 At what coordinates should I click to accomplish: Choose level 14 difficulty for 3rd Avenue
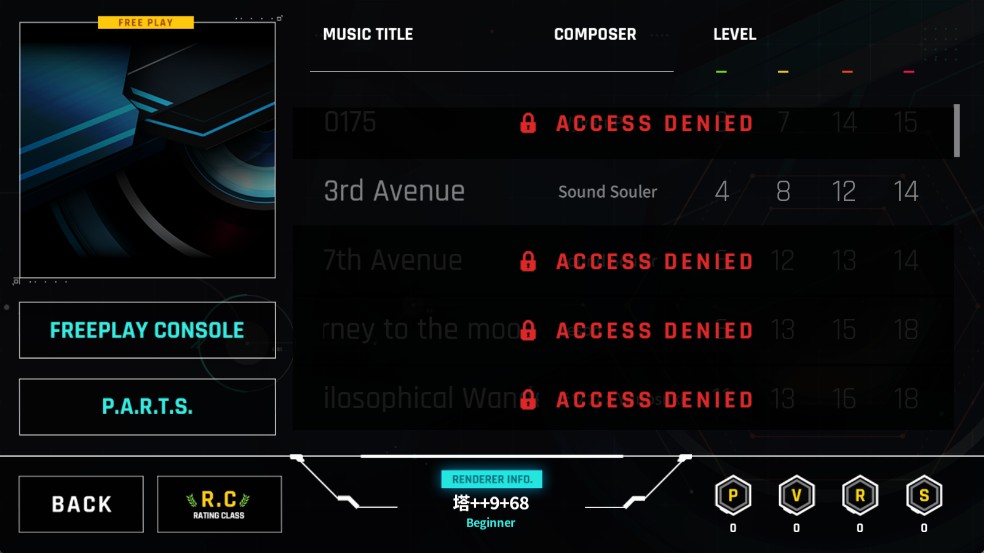click(x=906, y=191)
